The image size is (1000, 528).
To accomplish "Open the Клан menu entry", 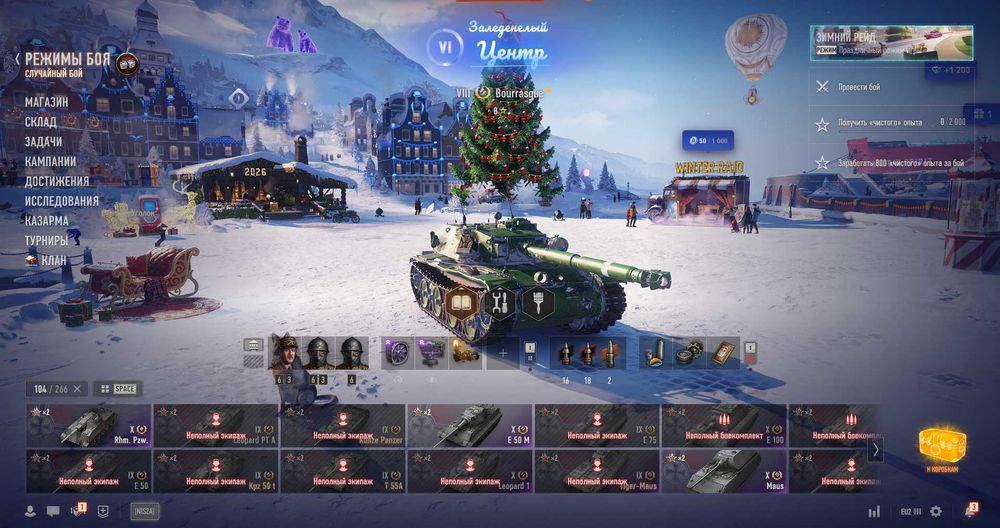I will [53, 260].
